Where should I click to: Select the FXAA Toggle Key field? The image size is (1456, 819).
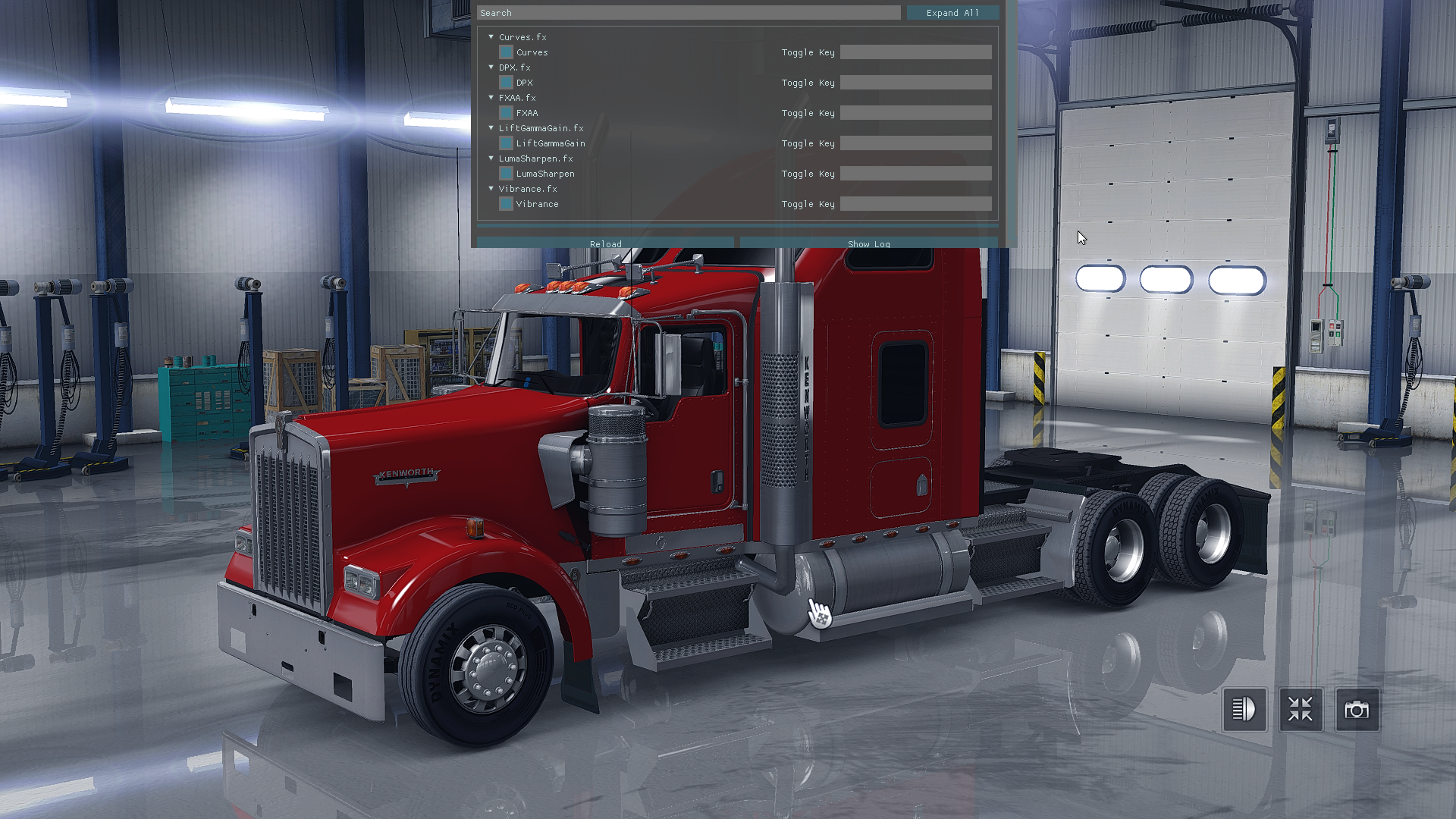(915, 113)
